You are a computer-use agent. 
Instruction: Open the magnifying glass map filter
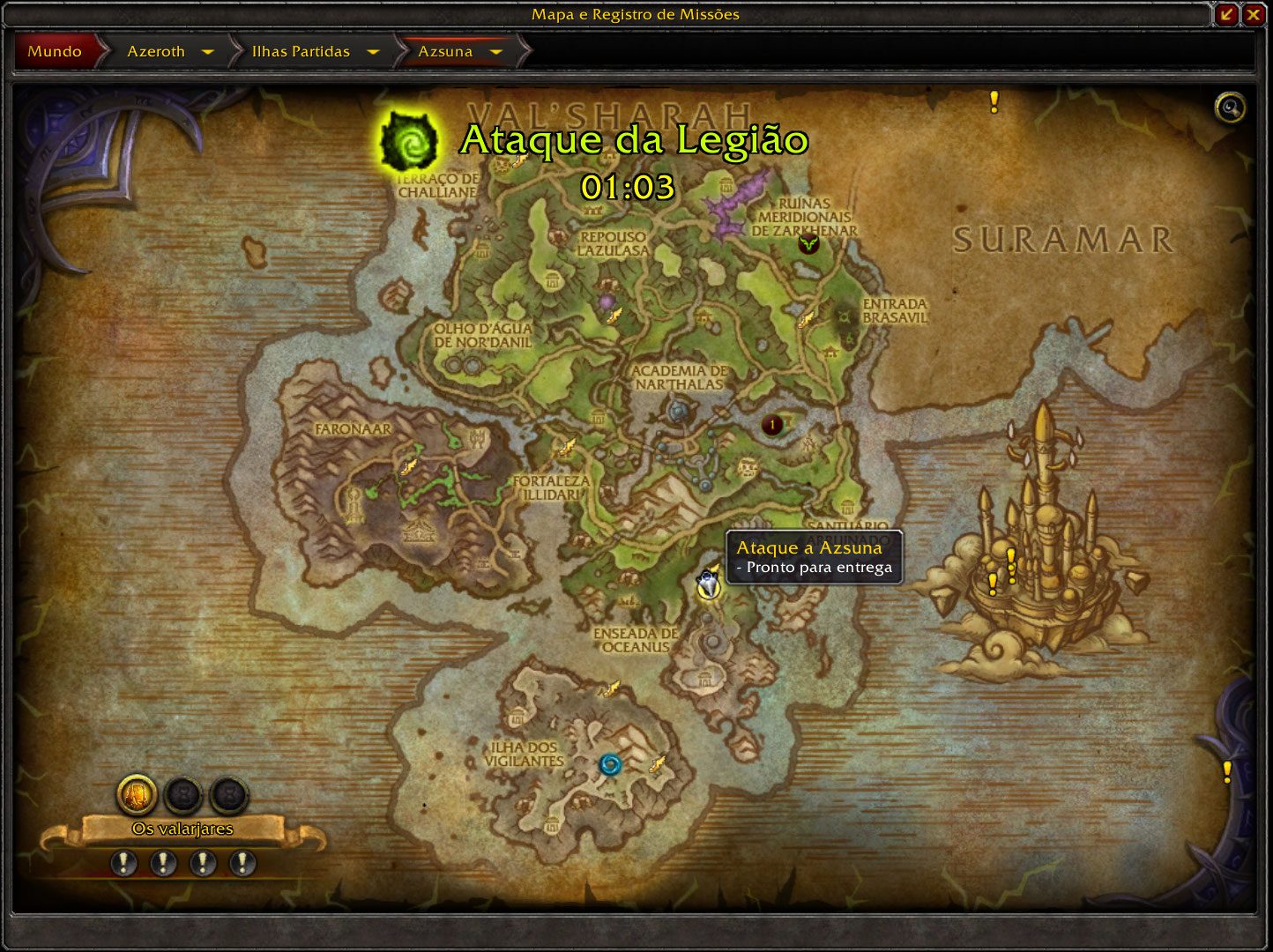1230,108
